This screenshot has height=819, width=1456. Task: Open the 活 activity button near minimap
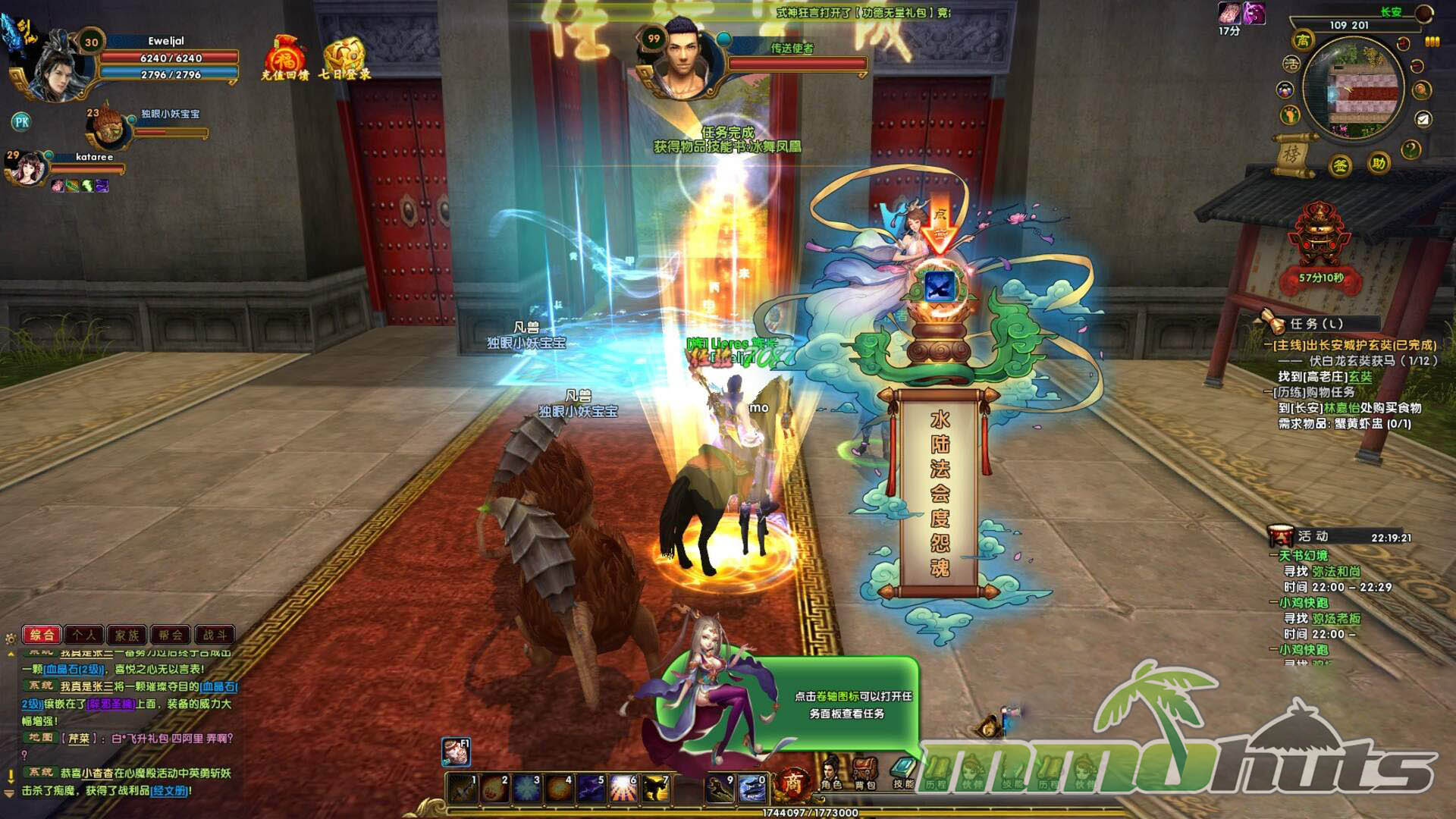1291,65
